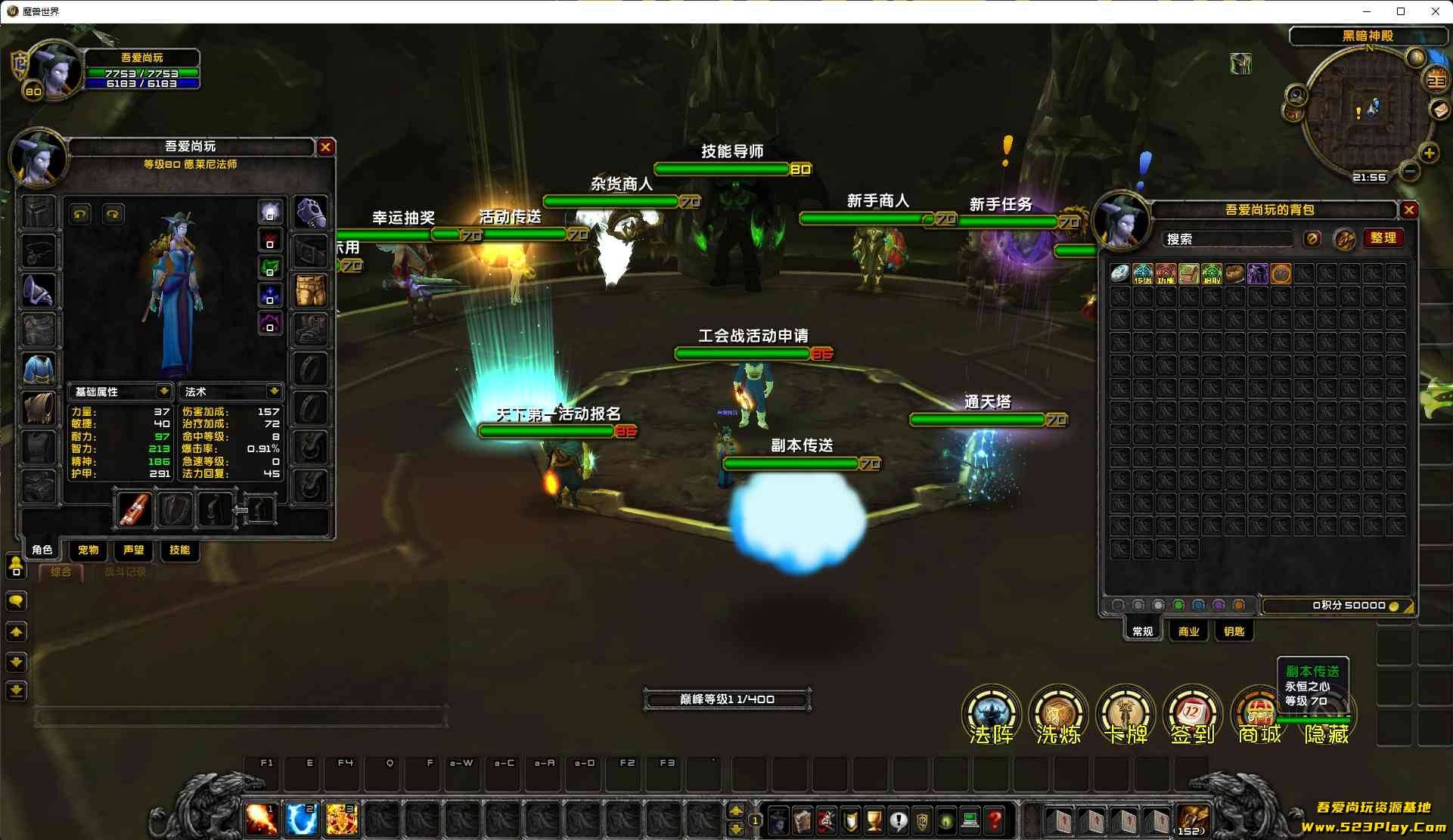The height and width of the screenshot is (840, 1453).
Task: Click the 签到 daily check-in button
Action: pyautogui.click(x=1192, y=713)
